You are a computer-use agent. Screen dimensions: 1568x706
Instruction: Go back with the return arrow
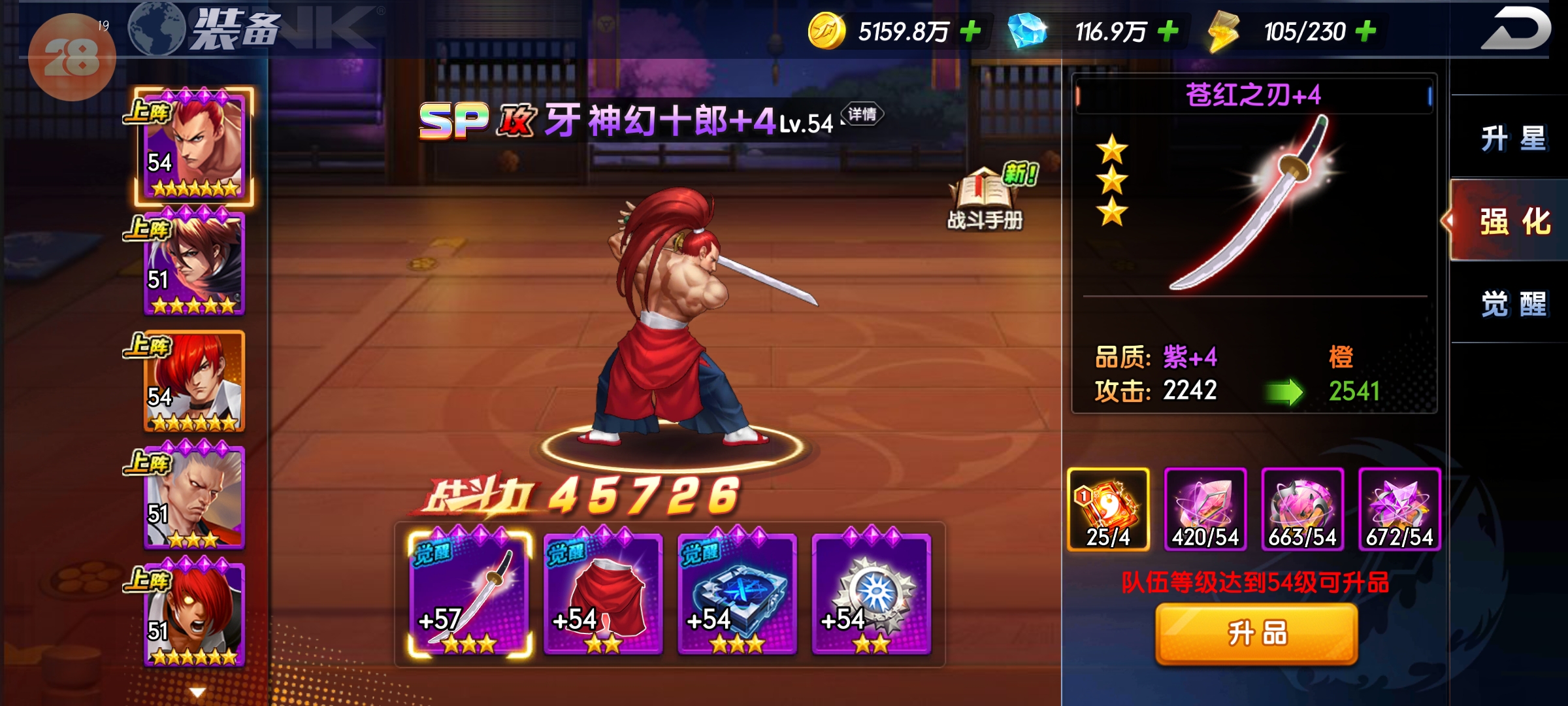tap(1516, 29)
